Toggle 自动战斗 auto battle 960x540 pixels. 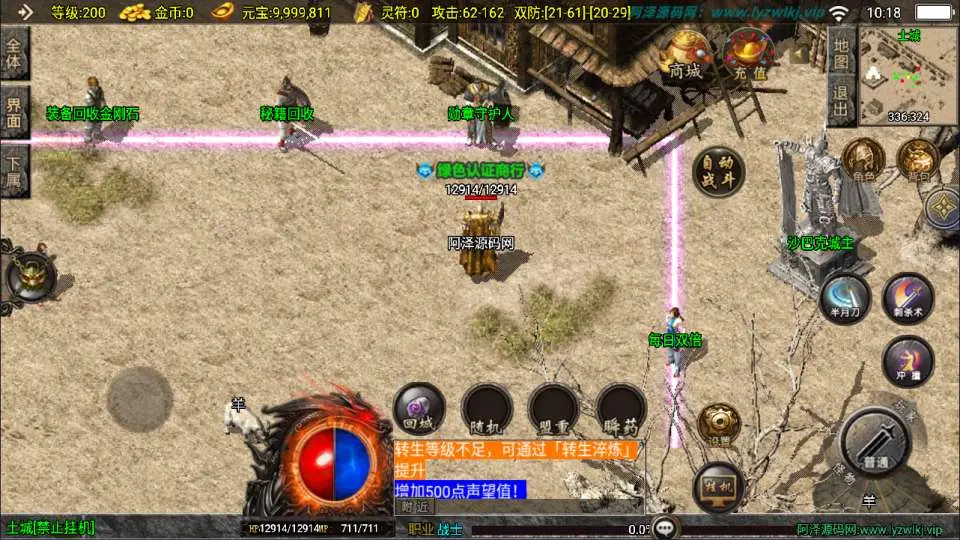coord(718,172)
